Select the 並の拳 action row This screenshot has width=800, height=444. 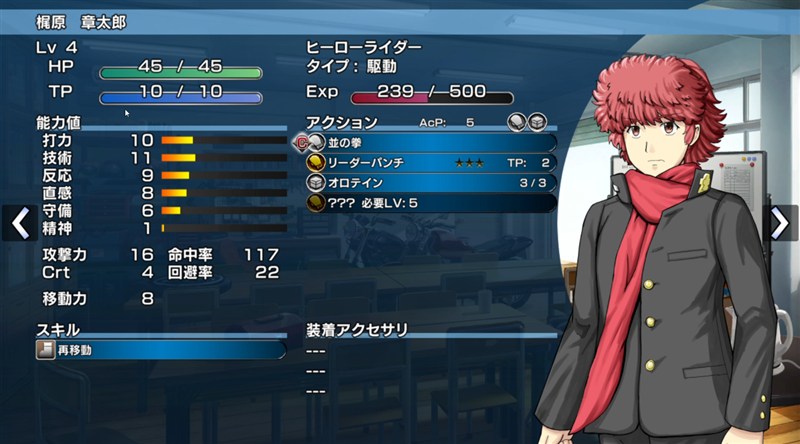[431, 143]
